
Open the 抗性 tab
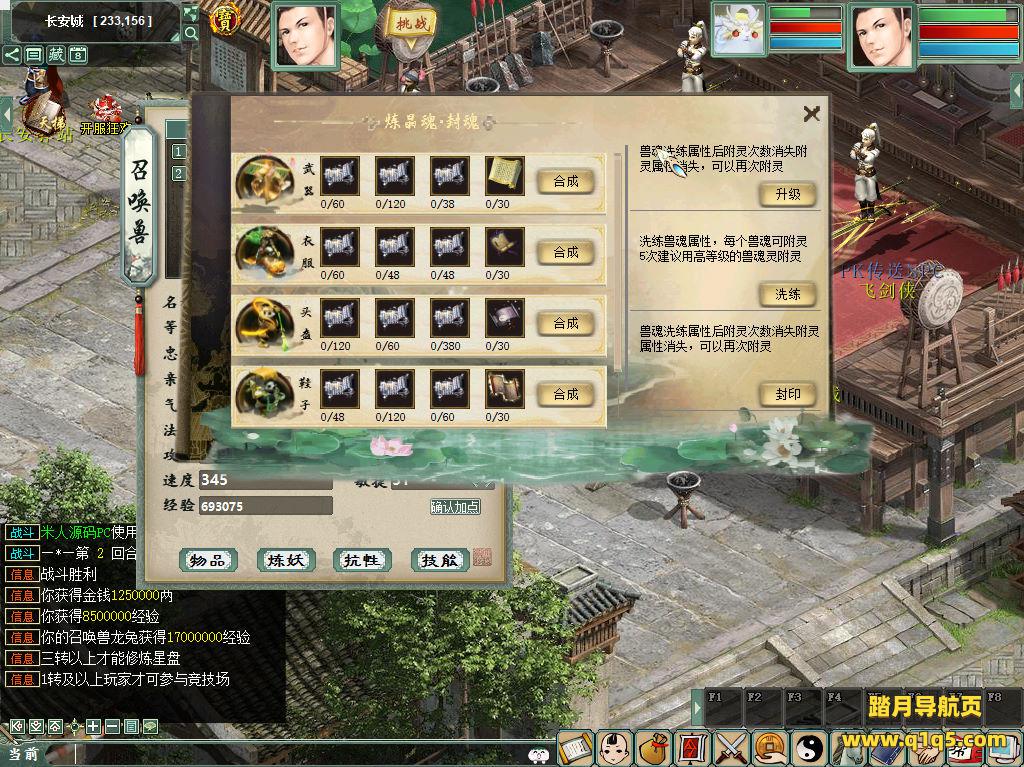point(362,560)
